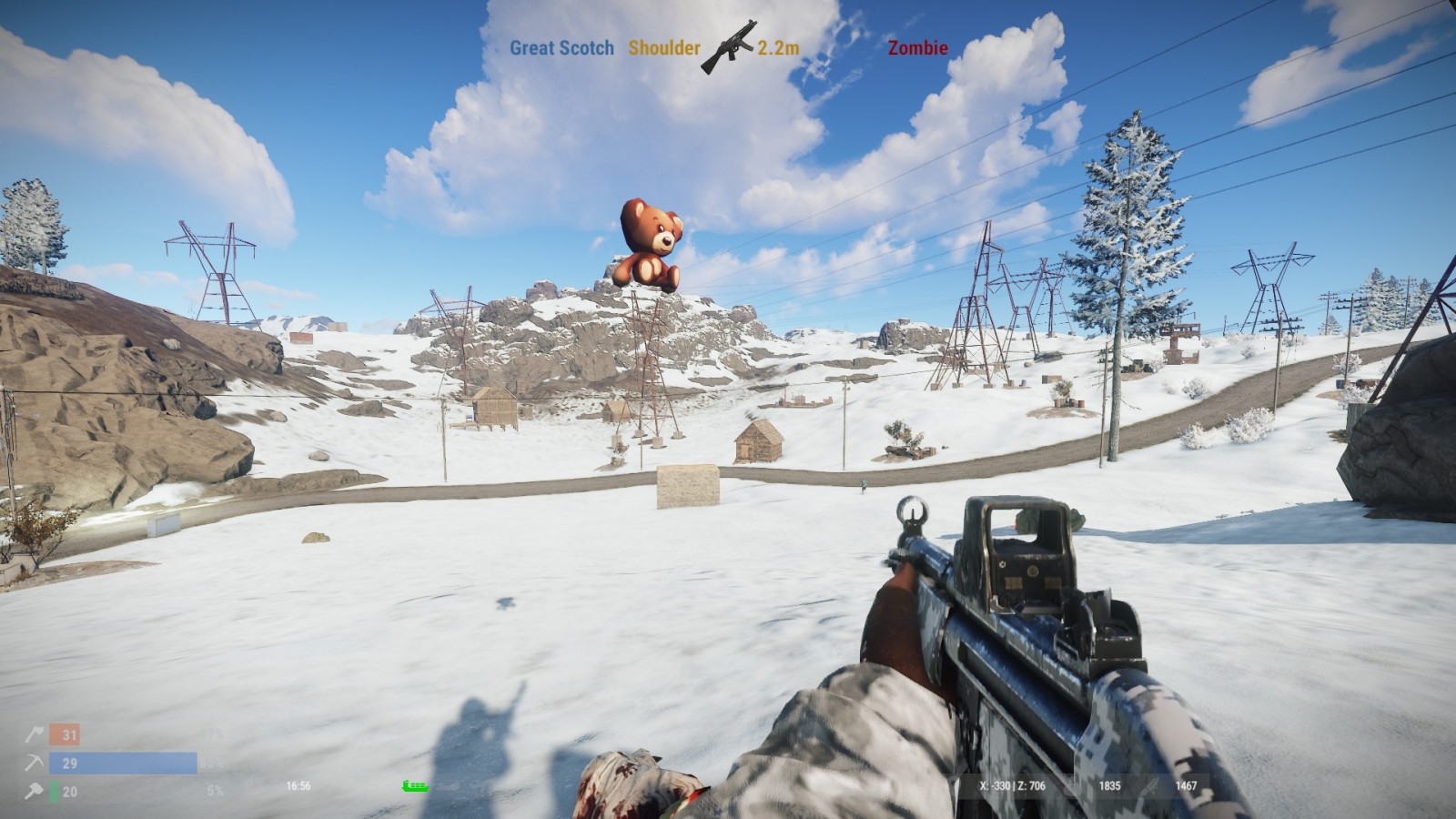The image size is (1456, 819).
Task: Select the hatchet skill icon
Action: (x=35, y=734)
